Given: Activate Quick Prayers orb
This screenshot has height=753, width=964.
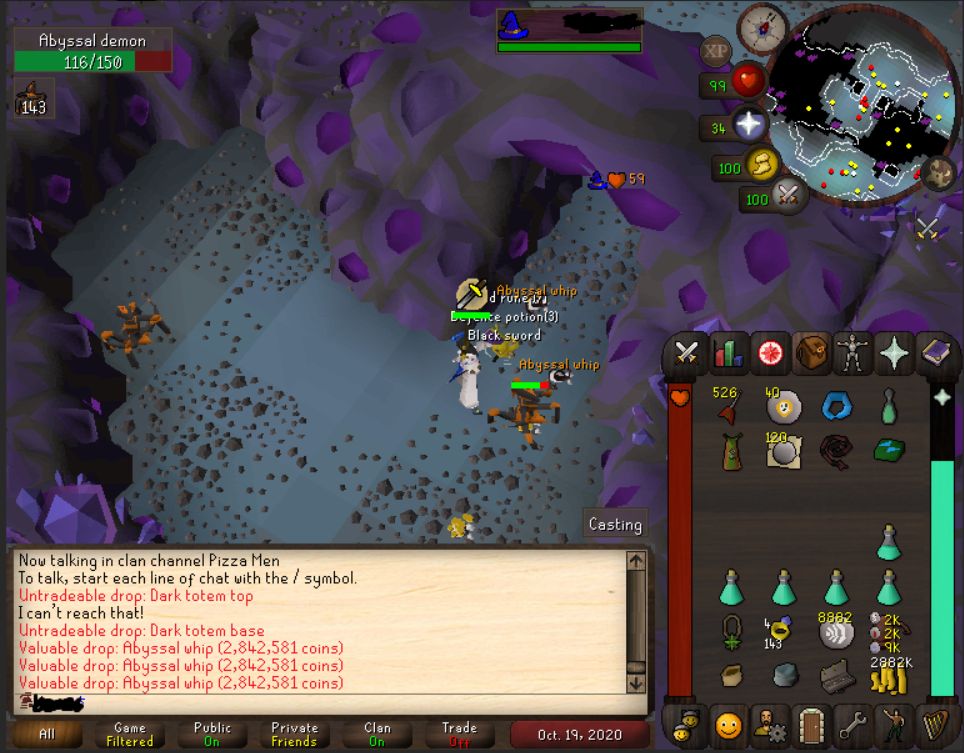Looking at the screenshot, I should click(x=749, y=126).
